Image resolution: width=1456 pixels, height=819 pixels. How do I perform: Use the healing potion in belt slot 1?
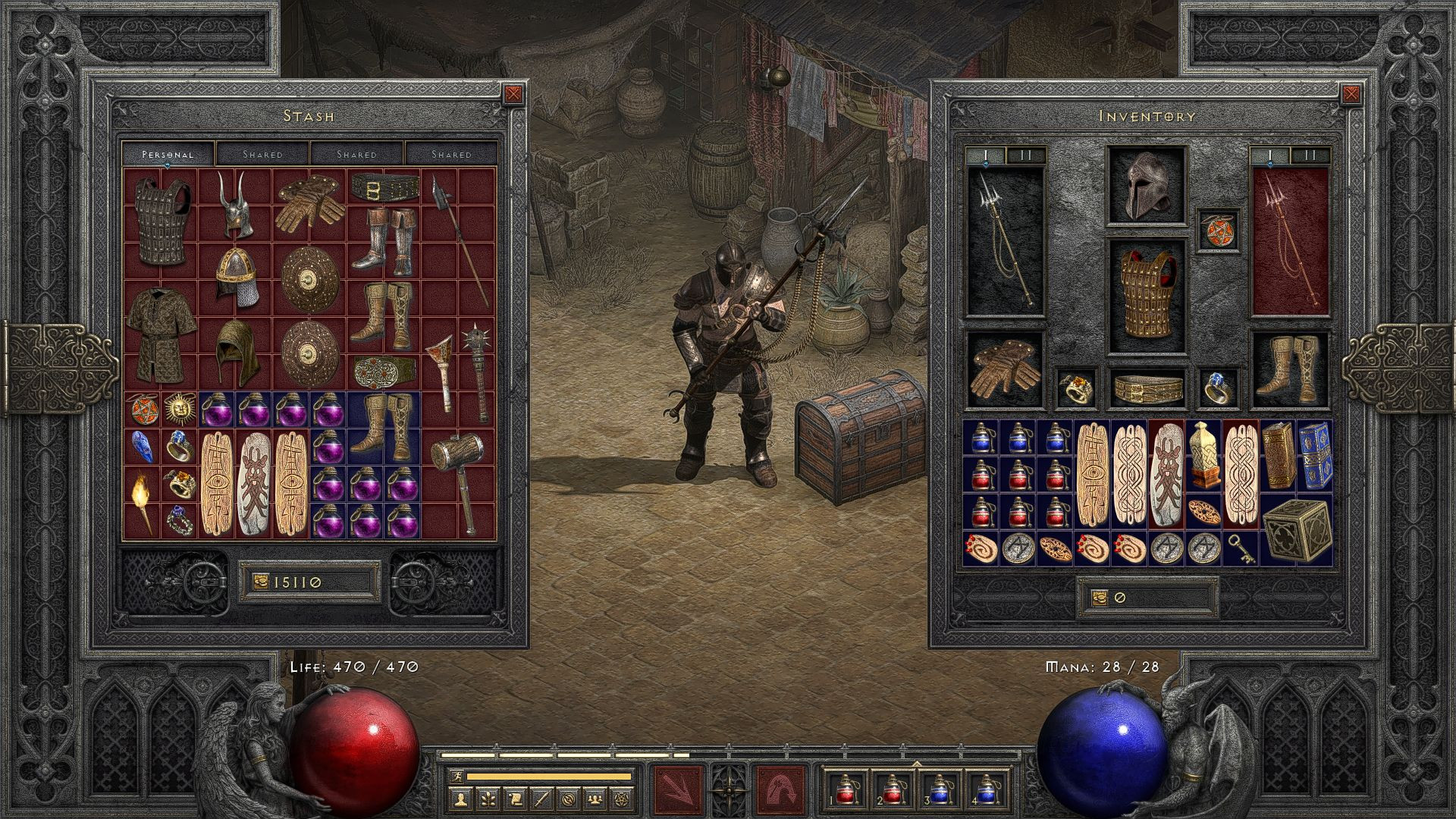pos(845,789)
